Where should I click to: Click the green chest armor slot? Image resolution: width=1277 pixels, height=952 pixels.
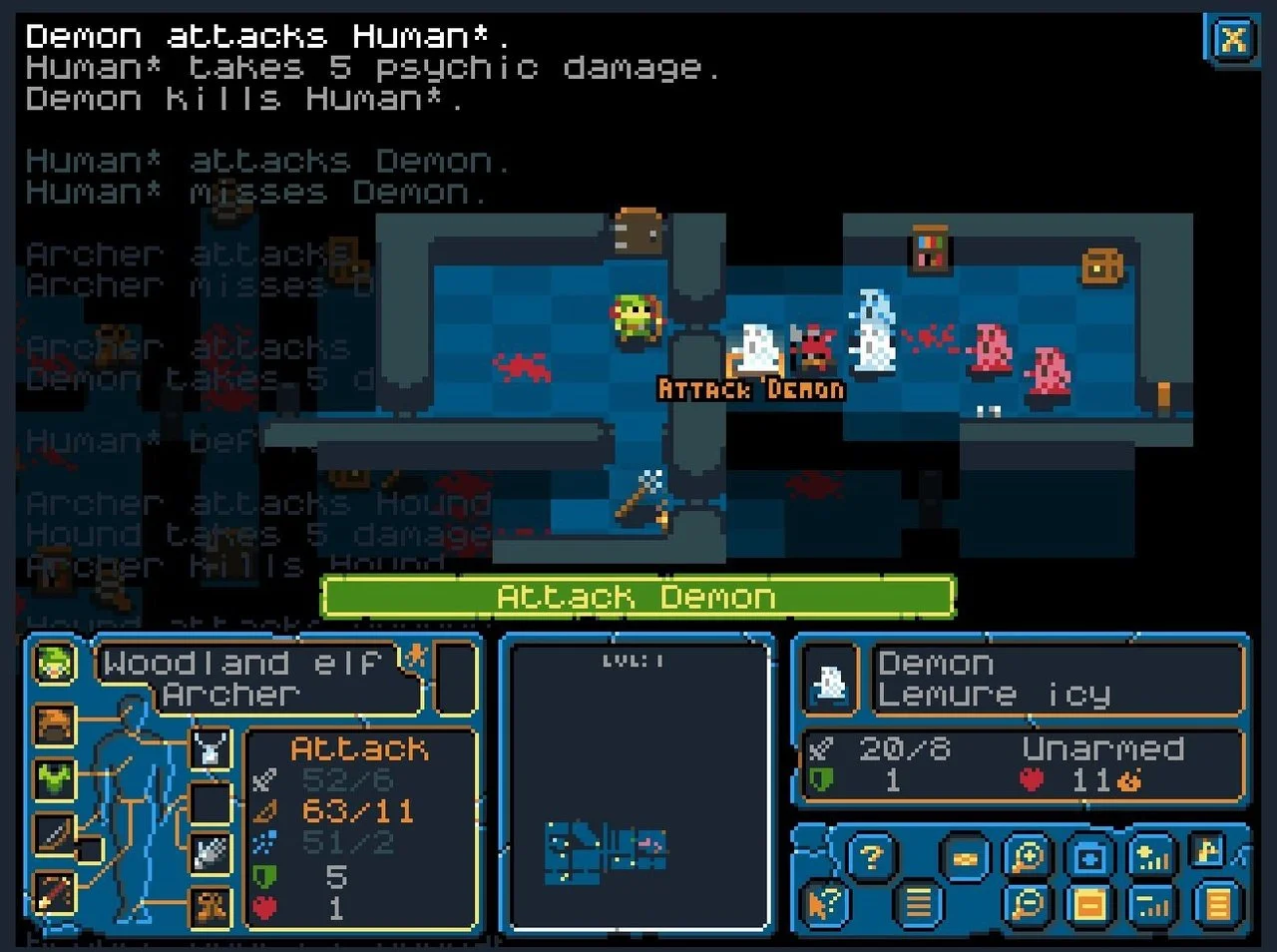pos(54,781)
